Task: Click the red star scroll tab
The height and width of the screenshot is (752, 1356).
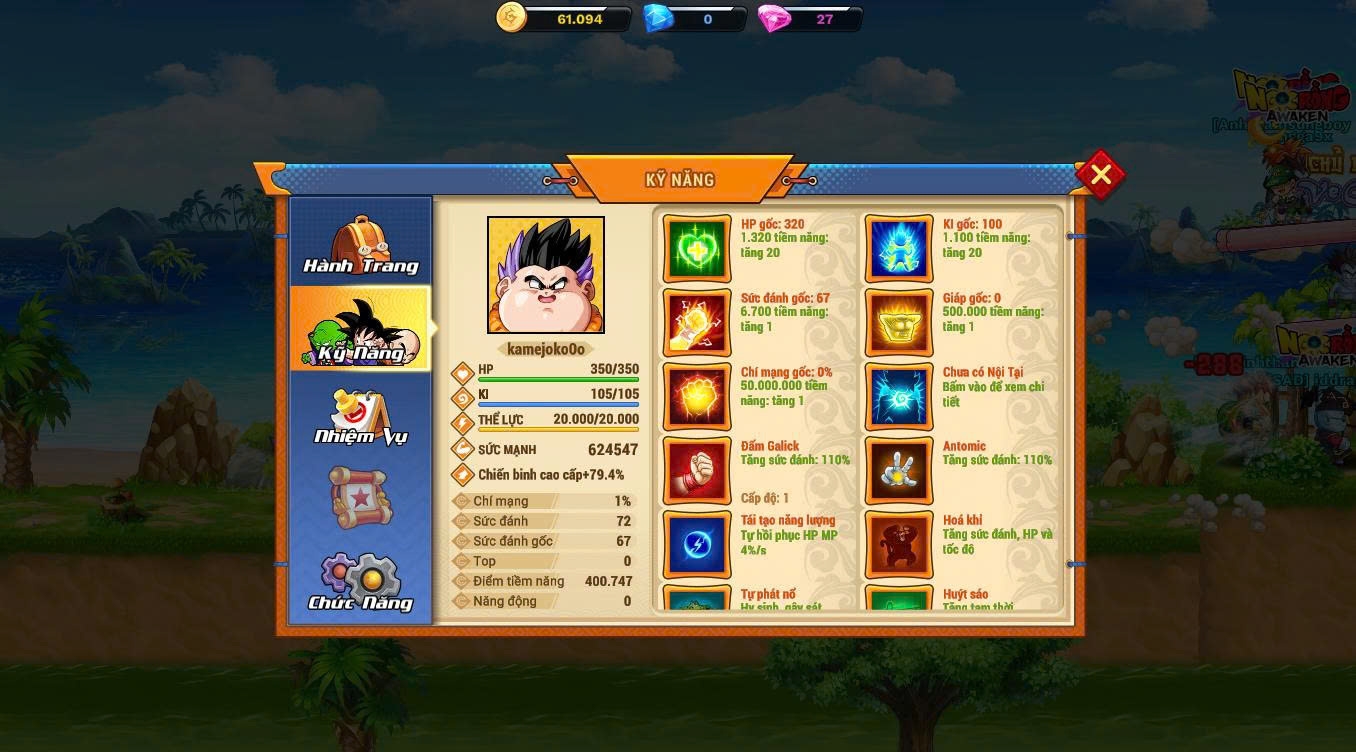Action: click(360, 497)
